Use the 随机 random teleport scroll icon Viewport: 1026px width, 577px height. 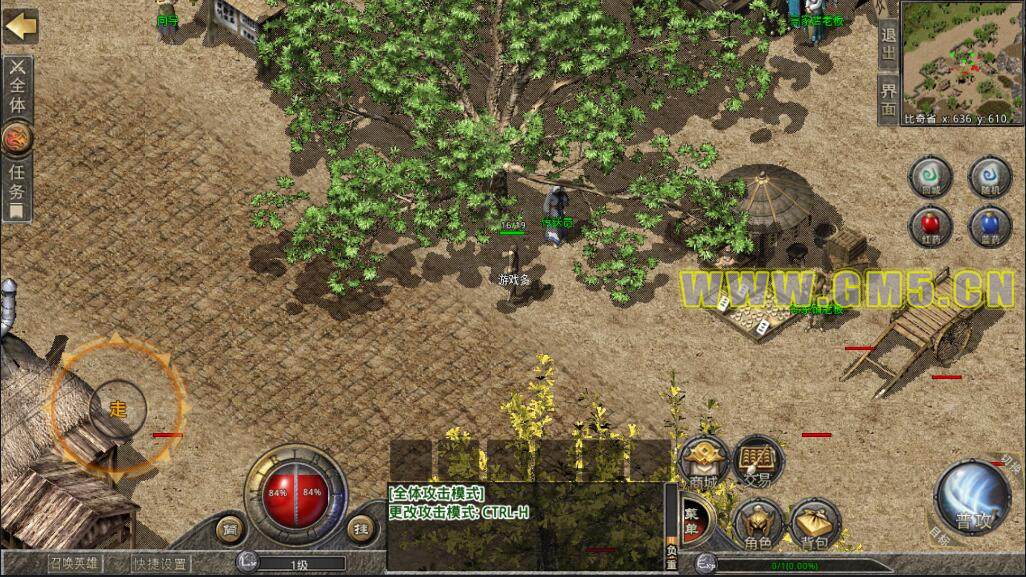[x=989, y=177]
